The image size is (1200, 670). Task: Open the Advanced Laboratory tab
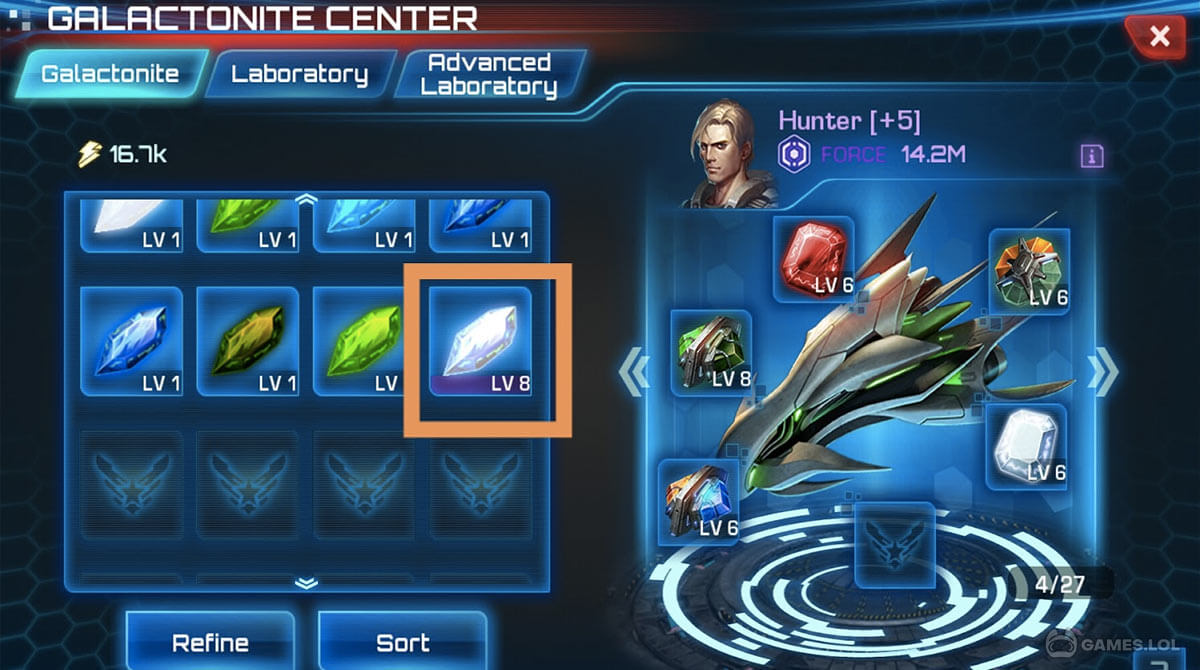[x=488, y=74]
